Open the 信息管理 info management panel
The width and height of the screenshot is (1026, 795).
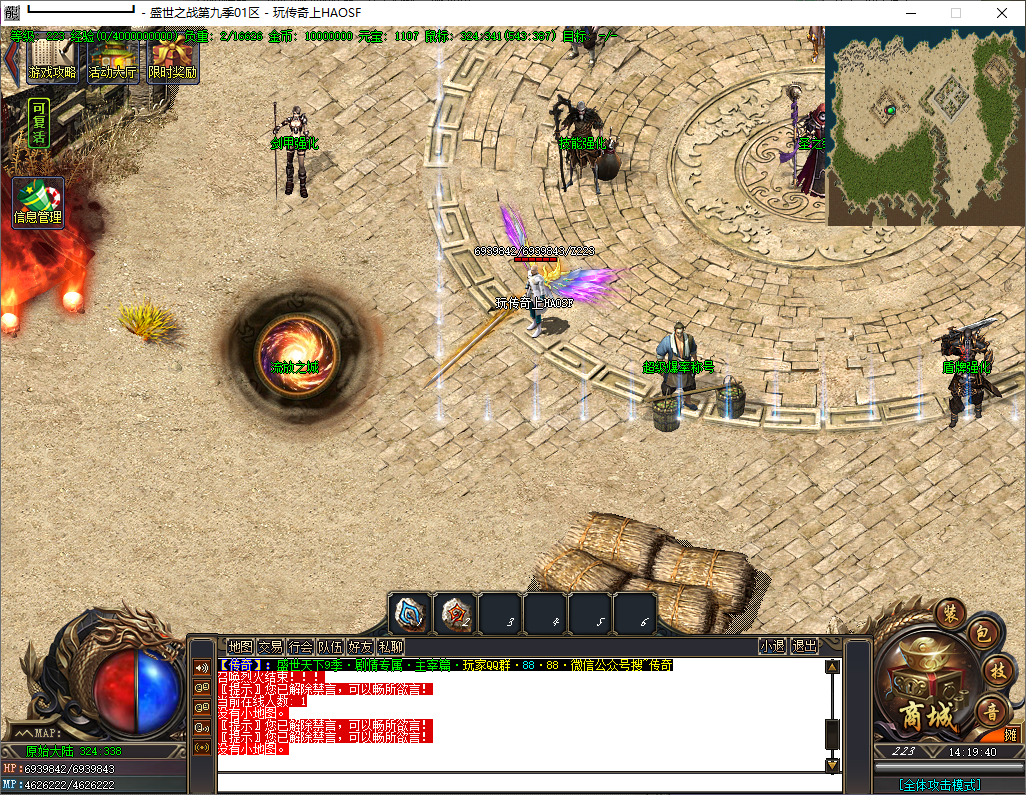tap(38, 202)
